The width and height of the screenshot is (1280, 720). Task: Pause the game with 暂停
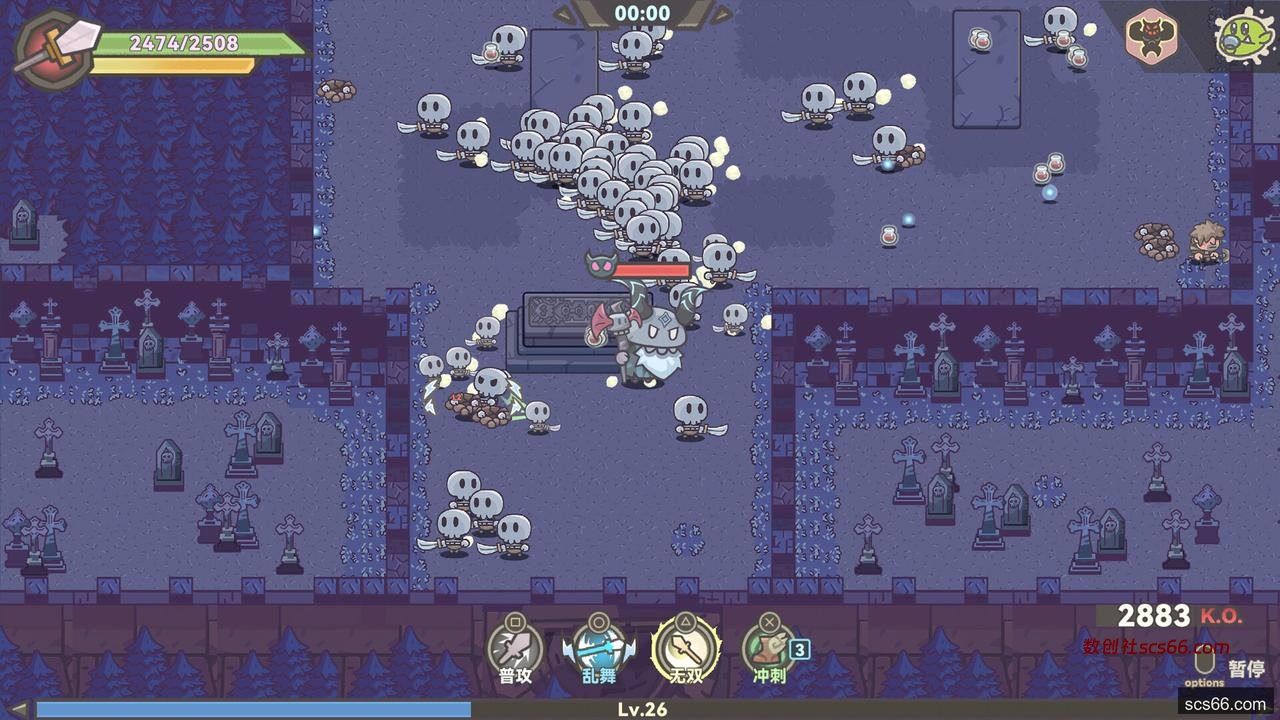click(1245, 668)
